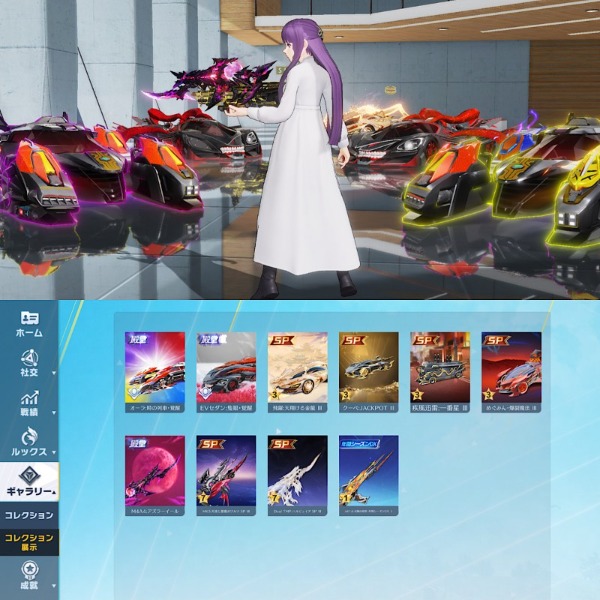Select the dark red-black SP rifle card
The height and width of the screenshot is (600, 600).
tap(226, 473)
